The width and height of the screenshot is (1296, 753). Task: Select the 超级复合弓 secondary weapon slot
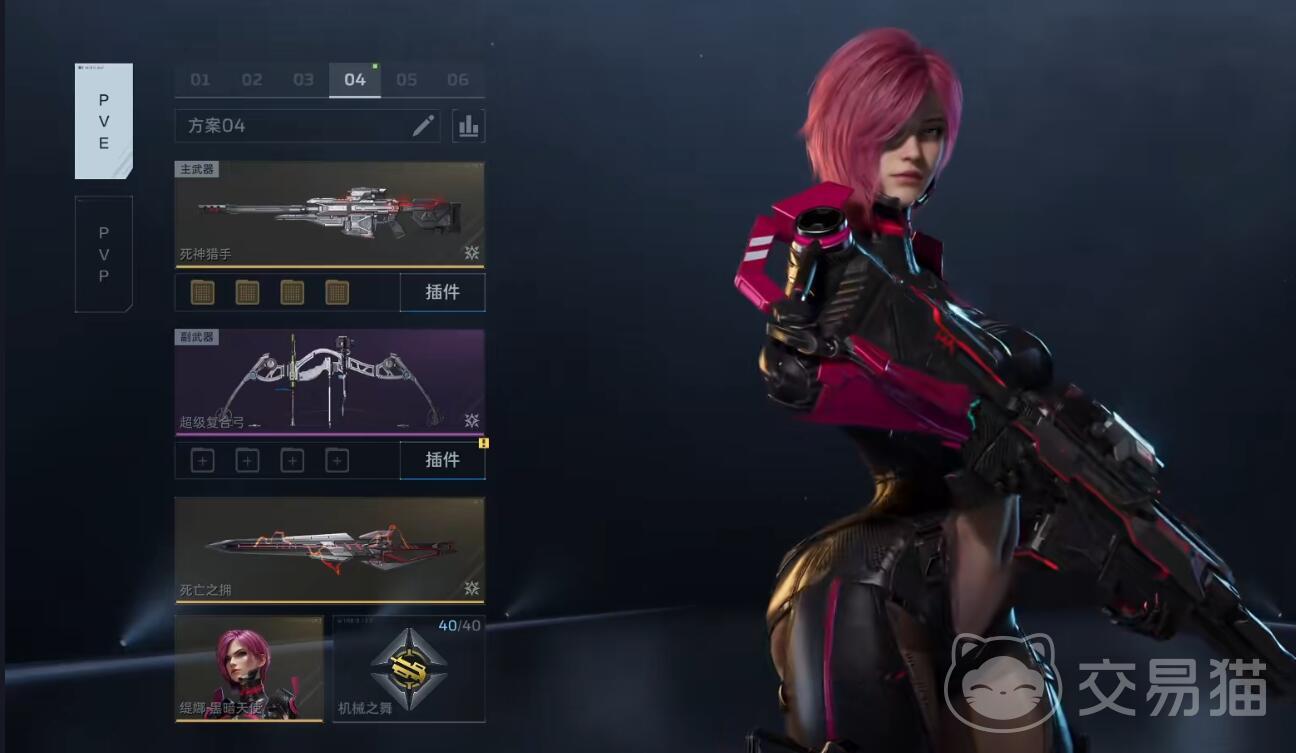(329, 382)
